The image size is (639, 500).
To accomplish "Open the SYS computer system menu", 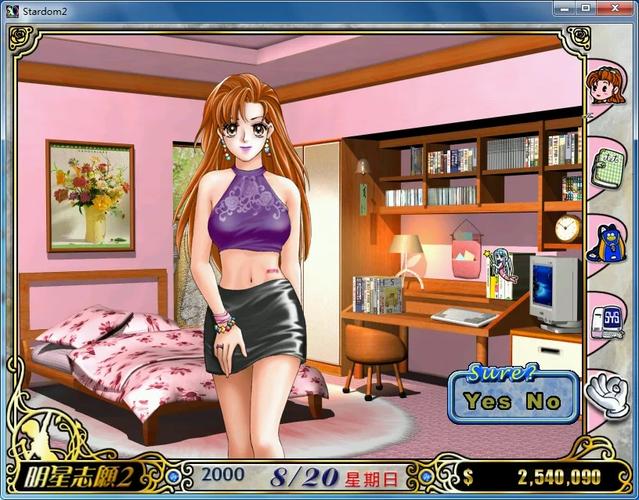I will (606, 318).
